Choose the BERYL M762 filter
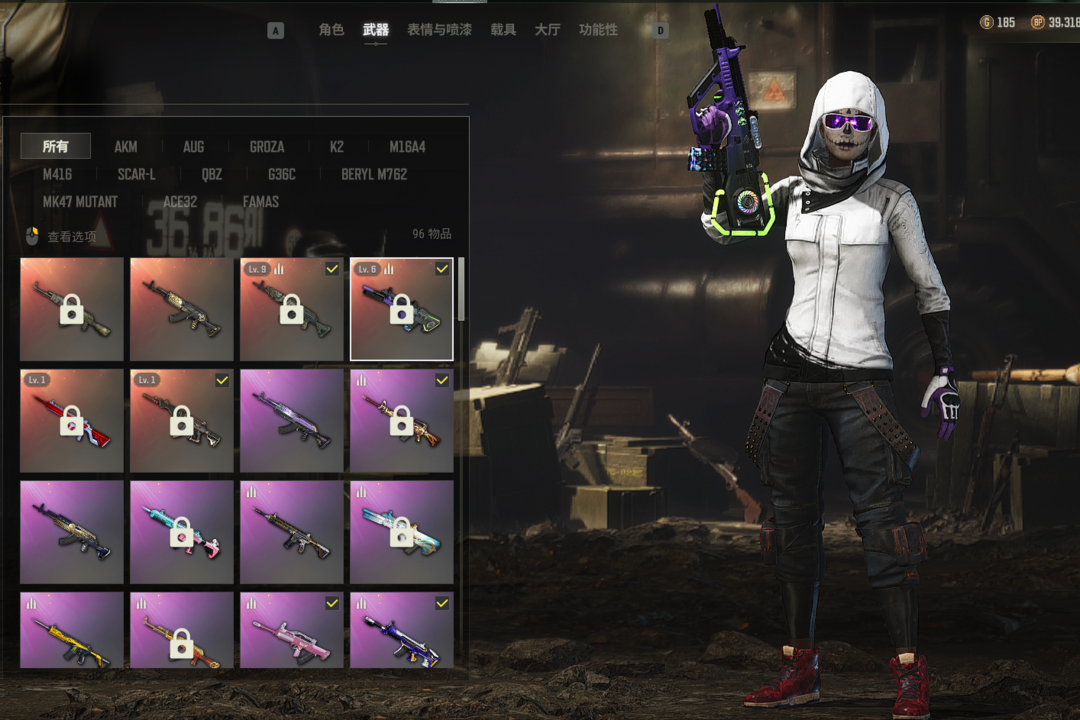This screenshot has width=1080, height=720. (374, 174)
